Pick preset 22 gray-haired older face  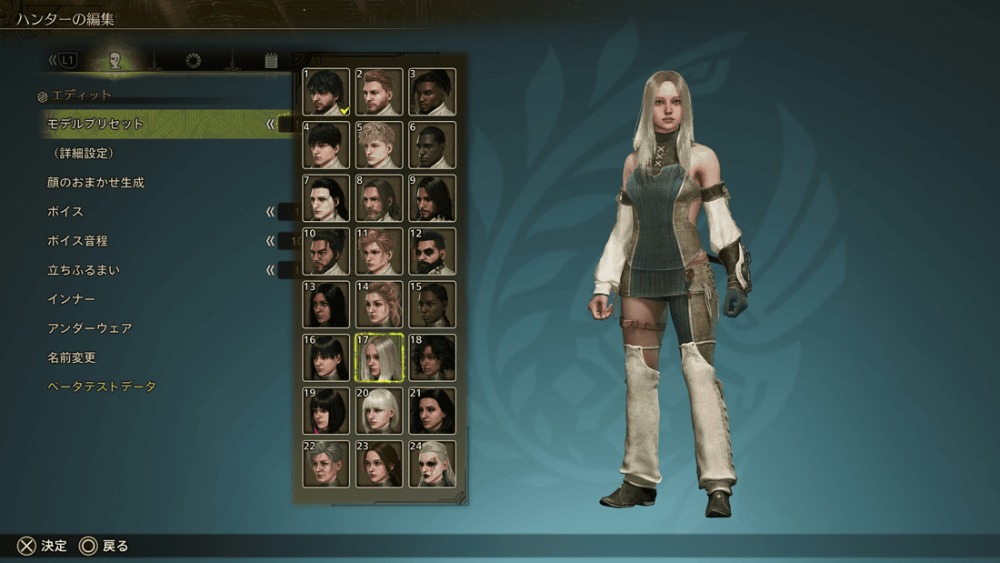326,463
